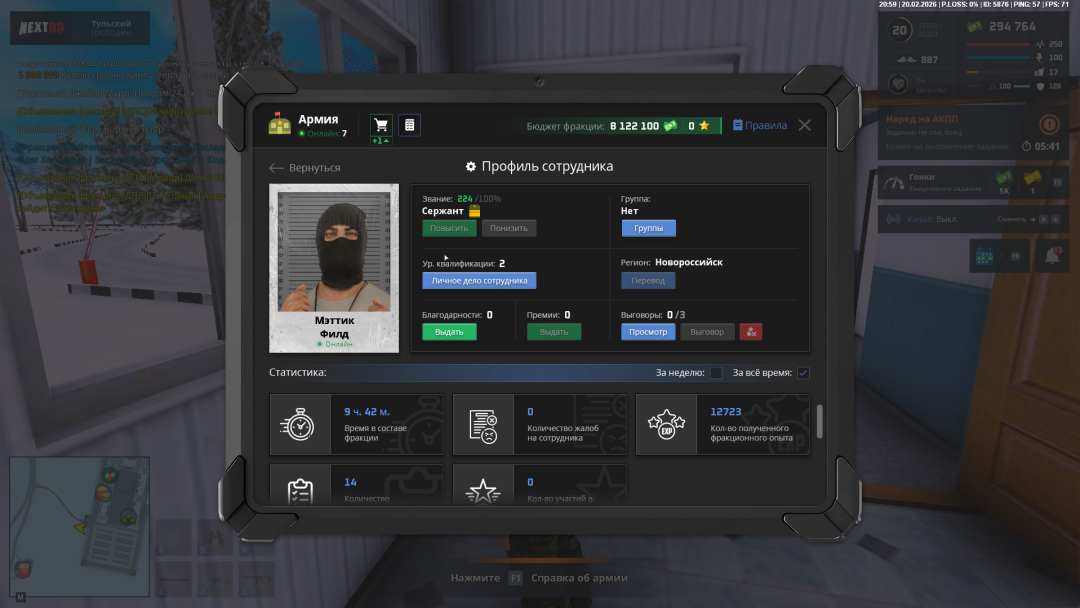
Task: Open the faction shop cart icon
Action: pos(380,125)
